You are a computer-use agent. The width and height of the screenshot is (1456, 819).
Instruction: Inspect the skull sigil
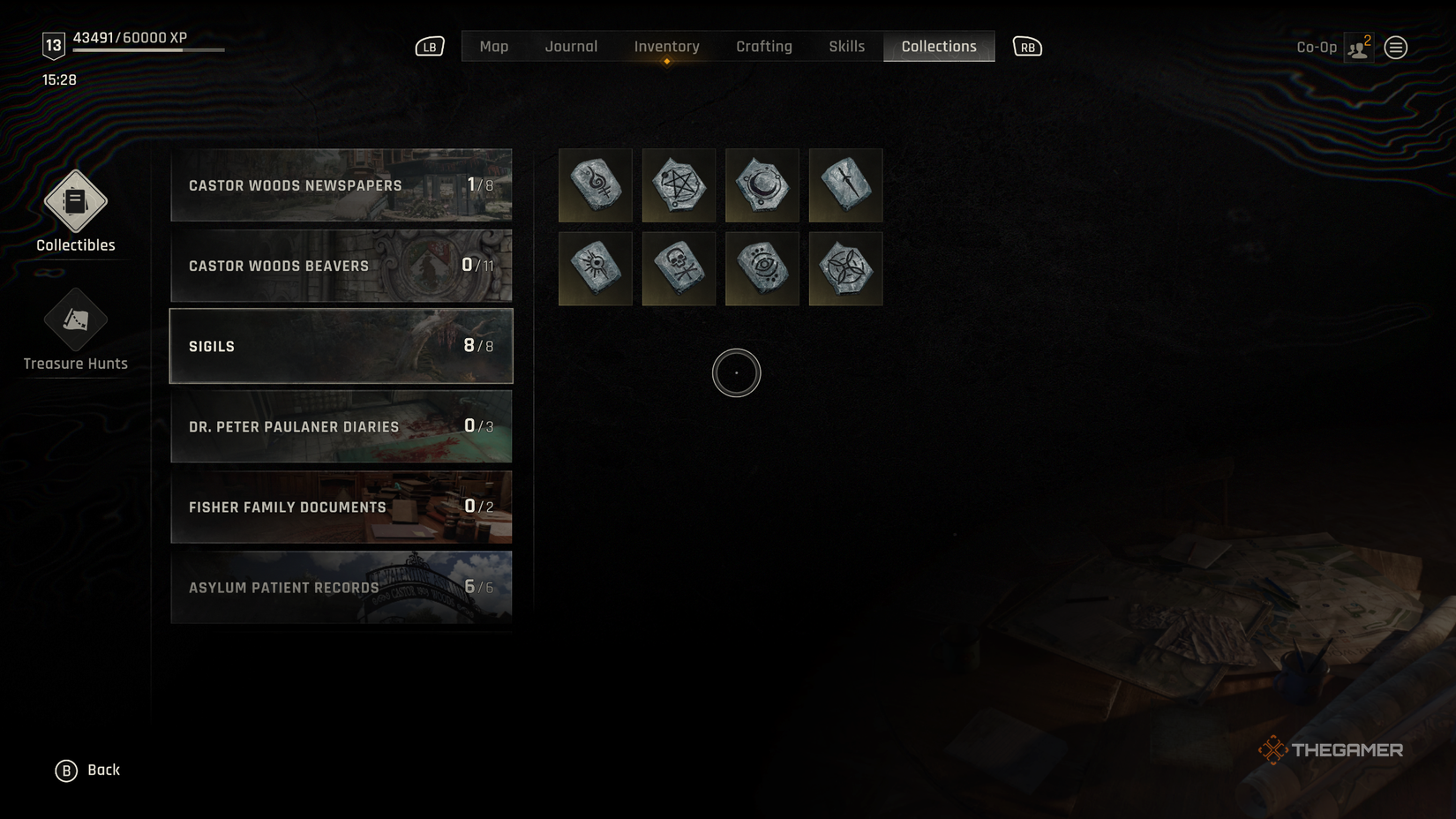[679, 268]
